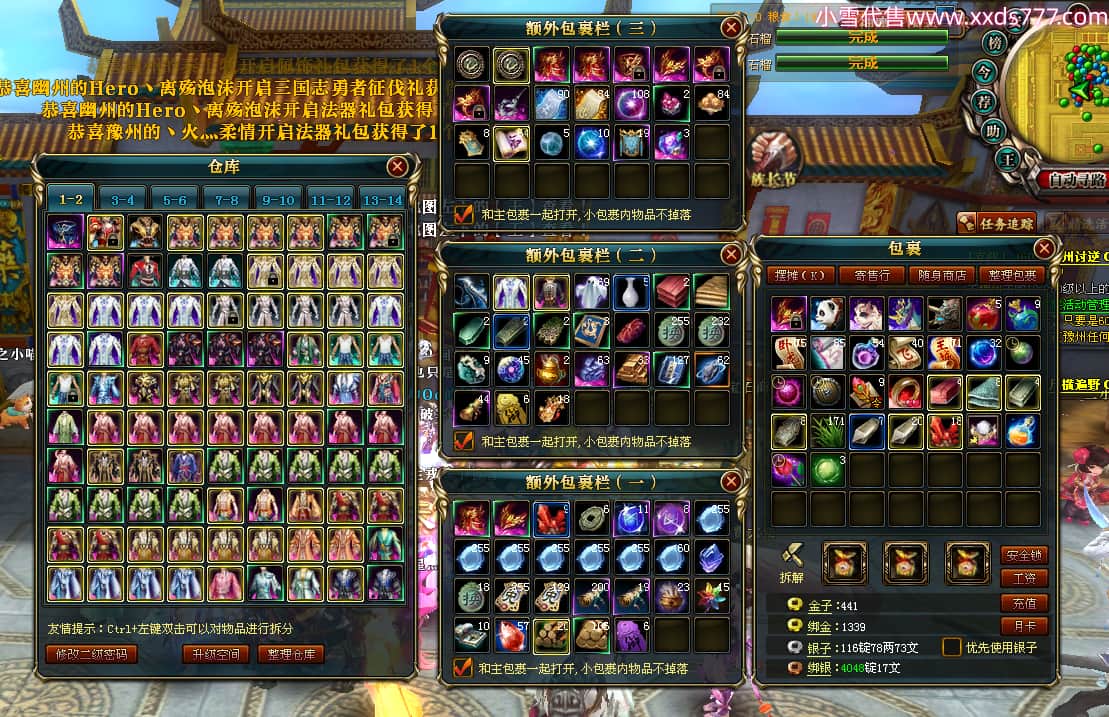This screenshot has height=717, width=1109.
Task: Open the 随身商店 portable shop
Action: click(x=944, y=275)
